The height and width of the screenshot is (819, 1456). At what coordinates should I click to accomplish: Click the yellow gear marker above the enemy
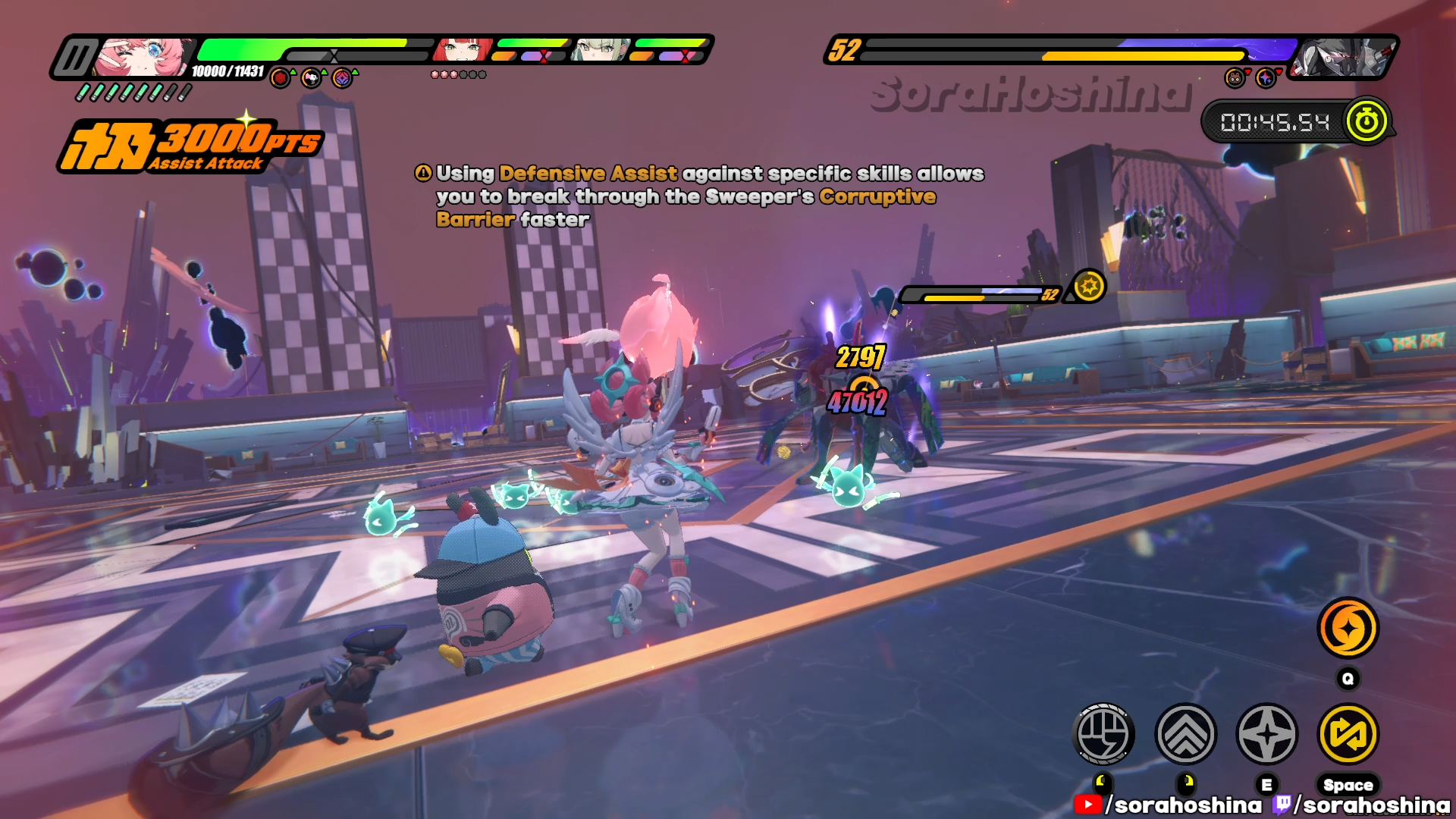pos(1089,287)
